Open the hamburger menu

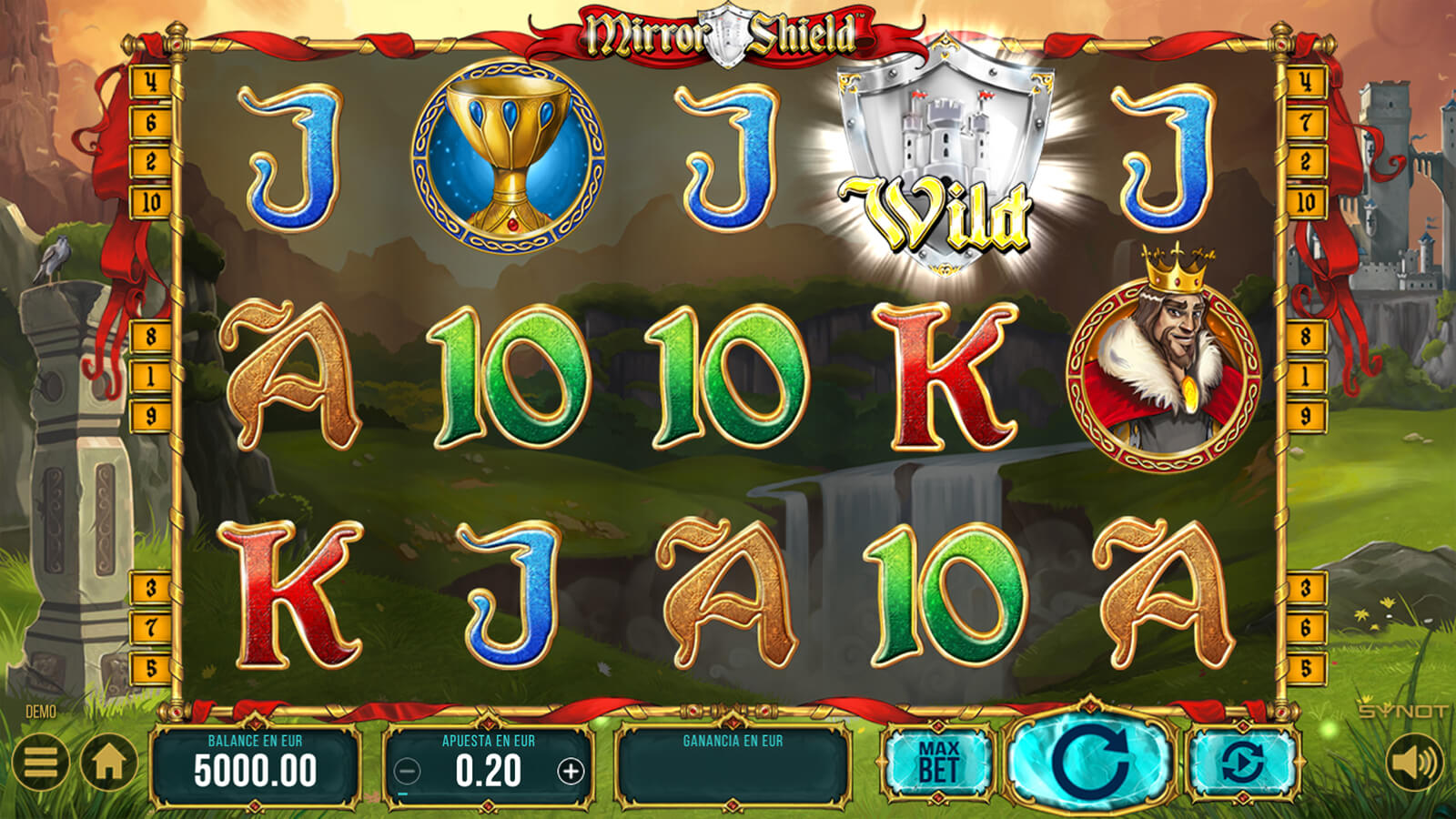click(41, 762)
